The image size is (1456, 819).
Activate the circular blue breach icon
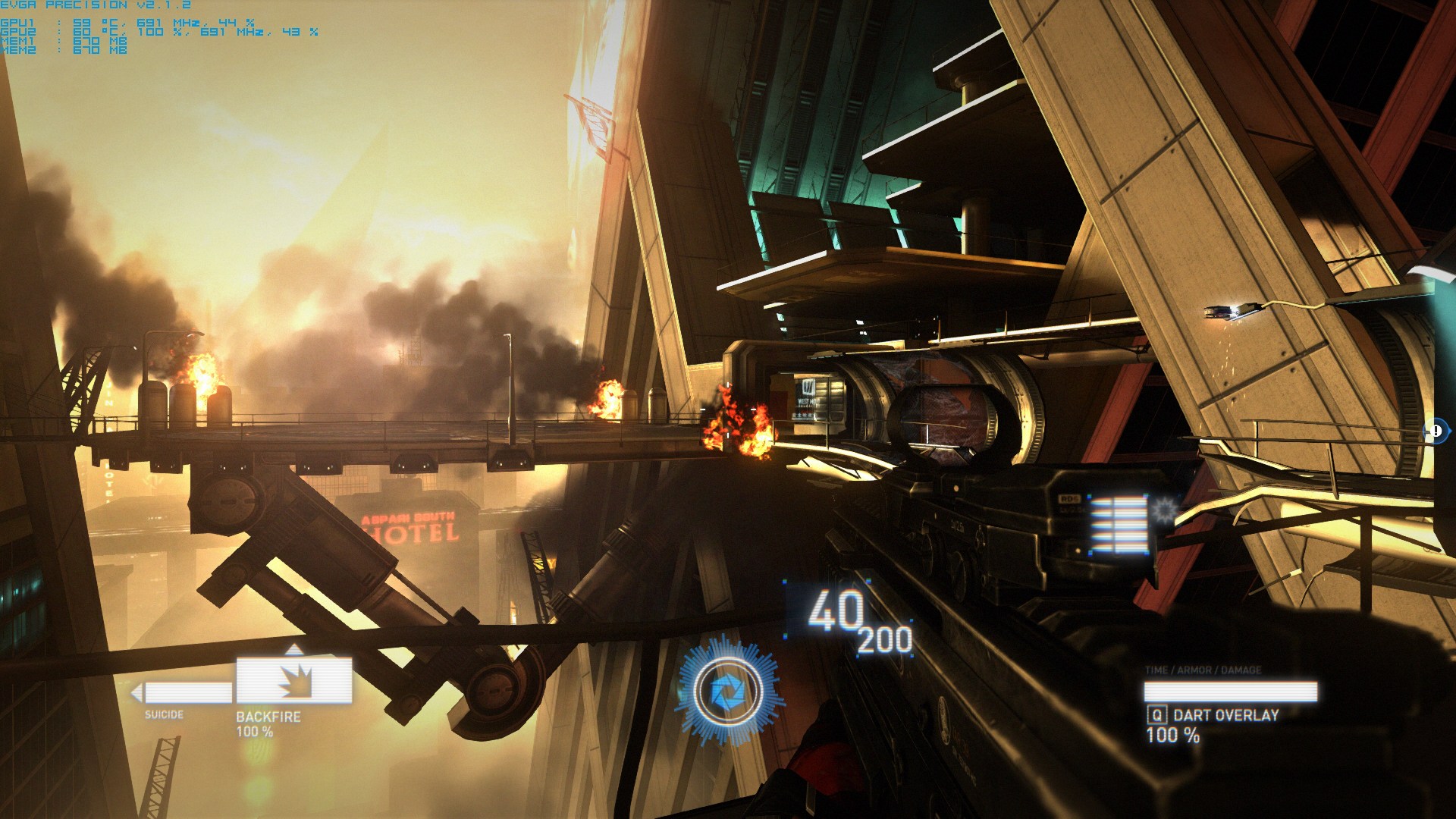point(728,691)
